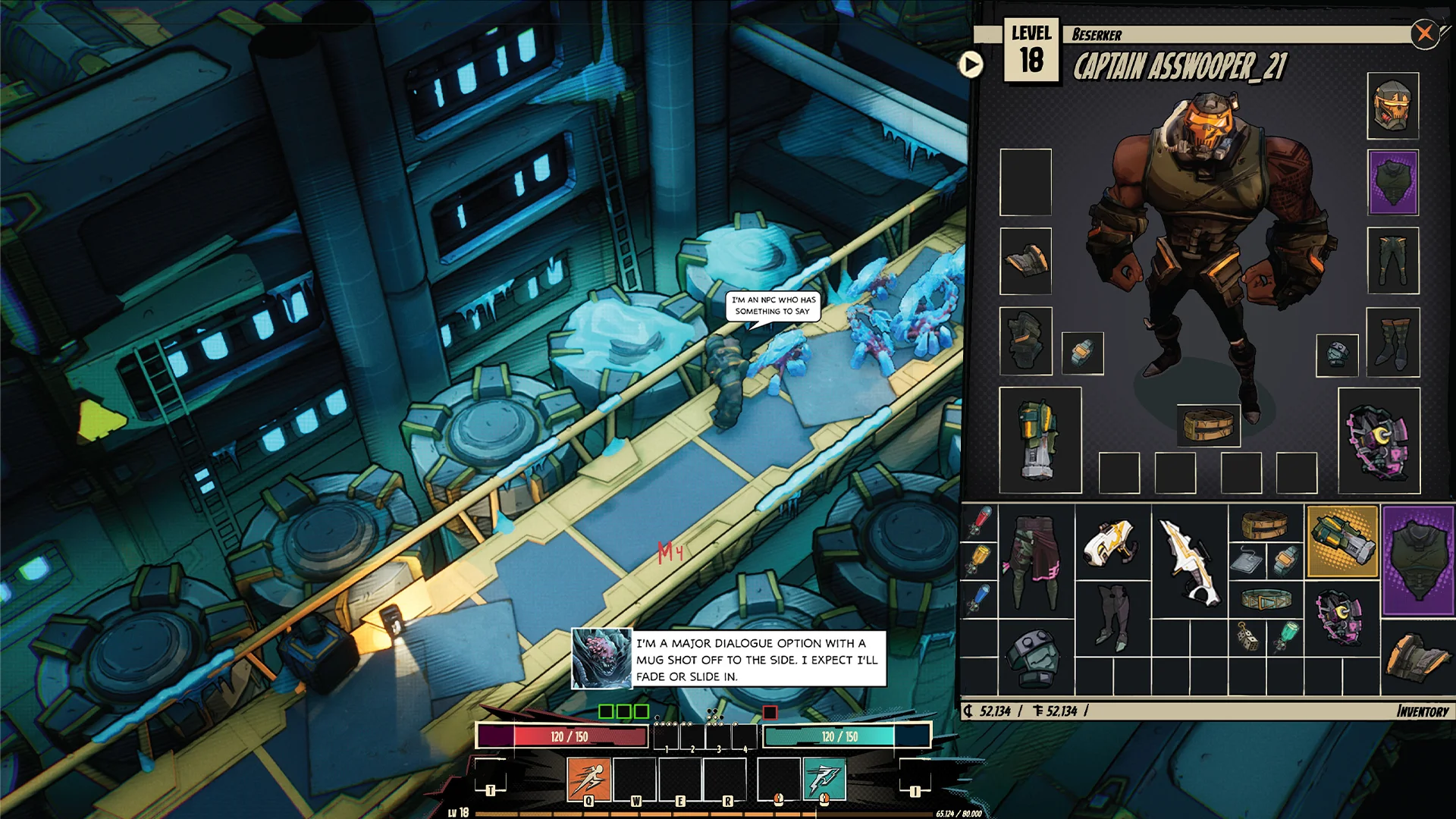Screen dimensions: 1456x819
Task: Expand the side panel with the arrow button
Action: tap(971, 65)
